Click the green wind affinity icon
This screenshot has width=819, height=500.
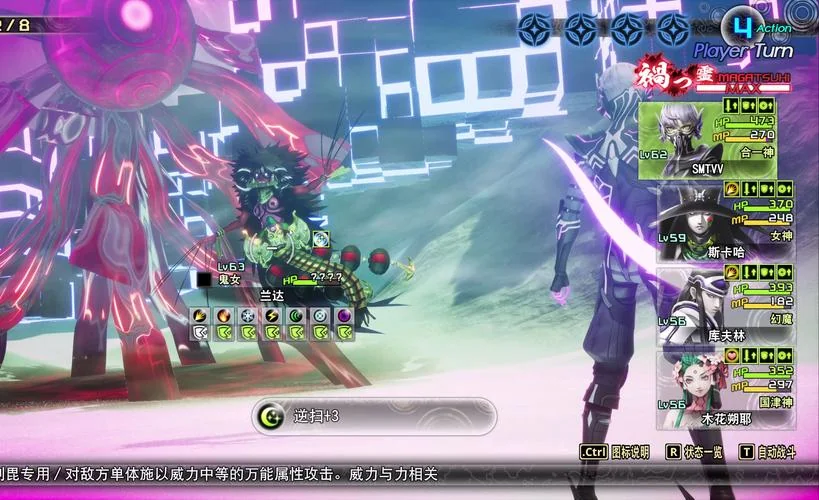point(297,315)
